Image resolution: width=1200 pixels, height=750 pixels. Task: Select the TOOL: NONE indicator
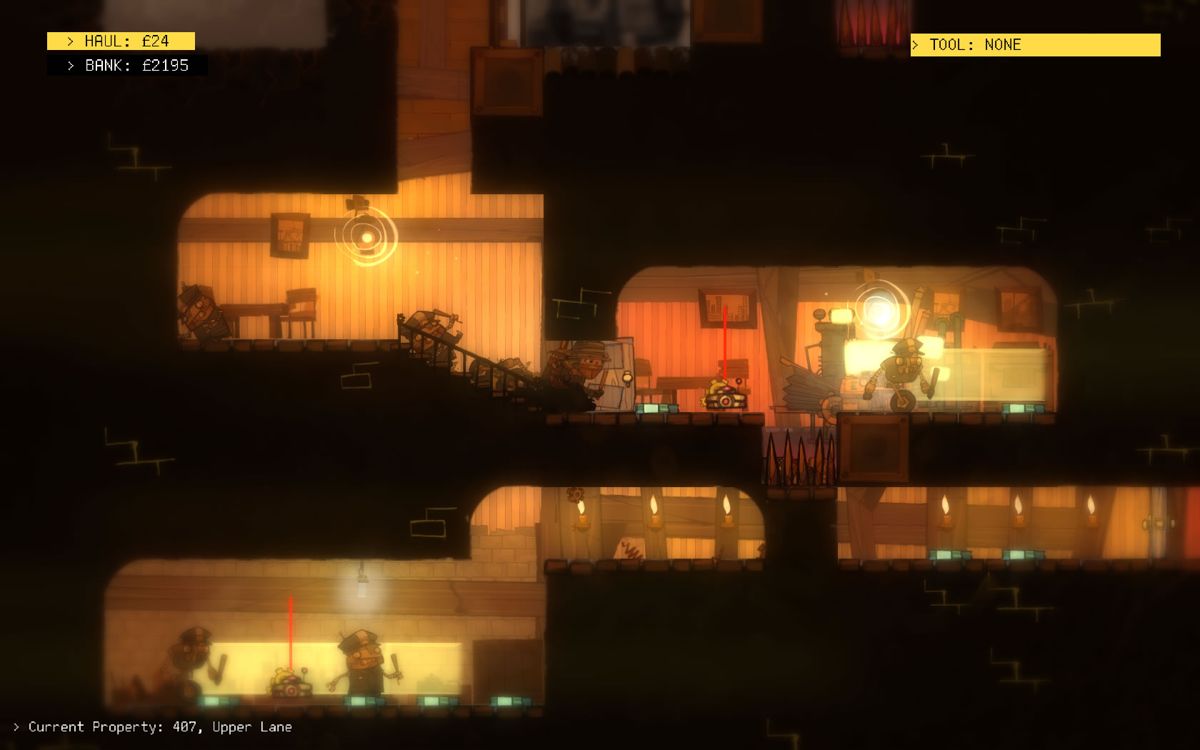pyautogui.click(x=1034, y=45)
